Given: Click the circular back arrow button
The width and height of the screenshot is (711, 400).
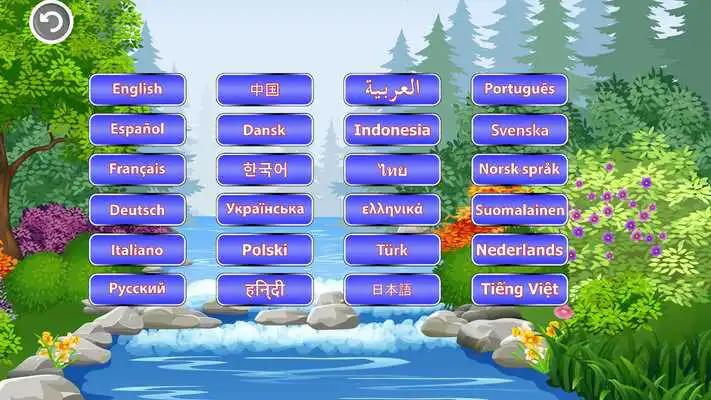Looking at the screenshot, I should click(51, 22).
